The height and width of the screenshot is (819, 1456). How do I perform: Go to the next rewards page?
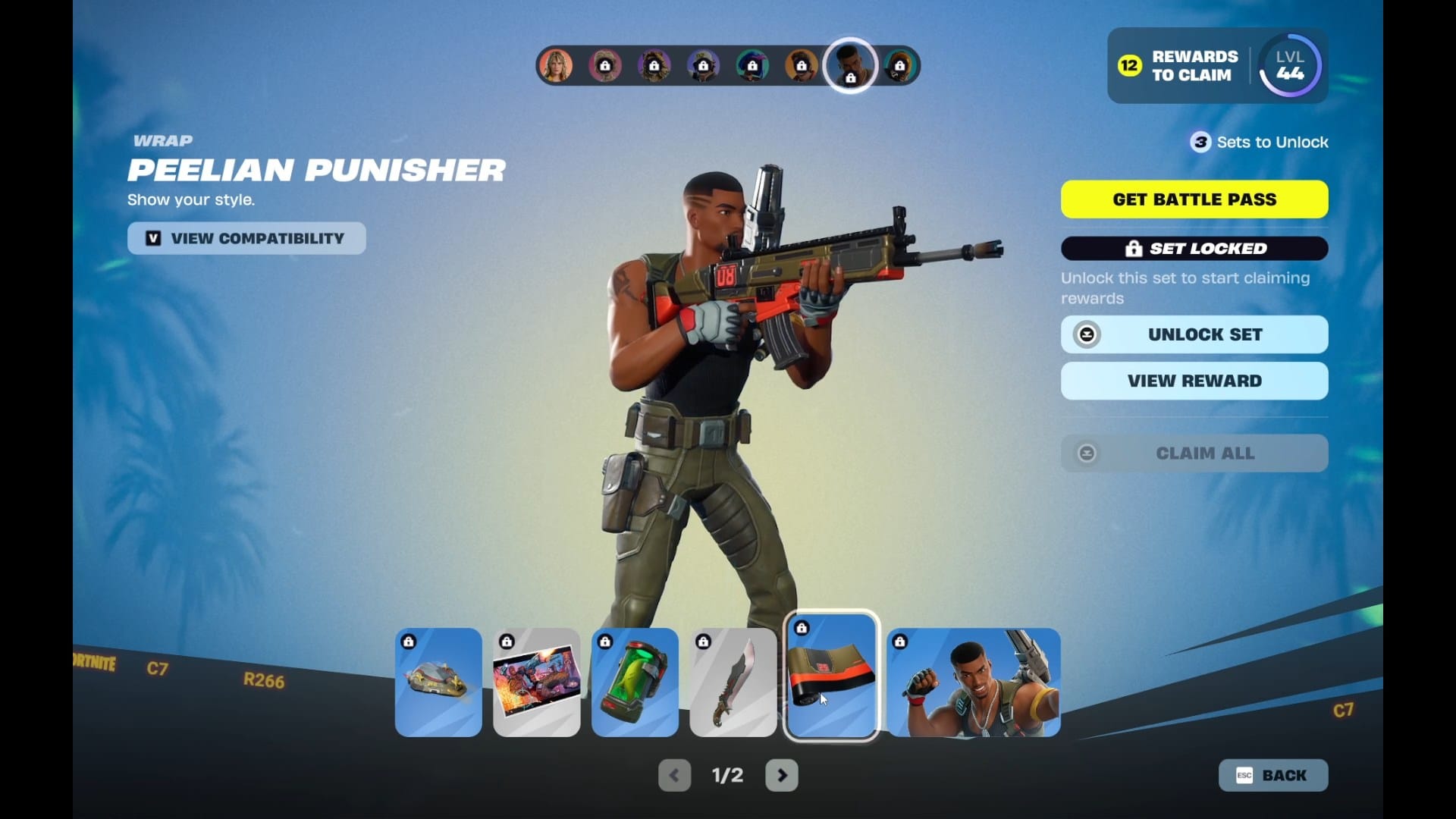[x=782, y=775]
